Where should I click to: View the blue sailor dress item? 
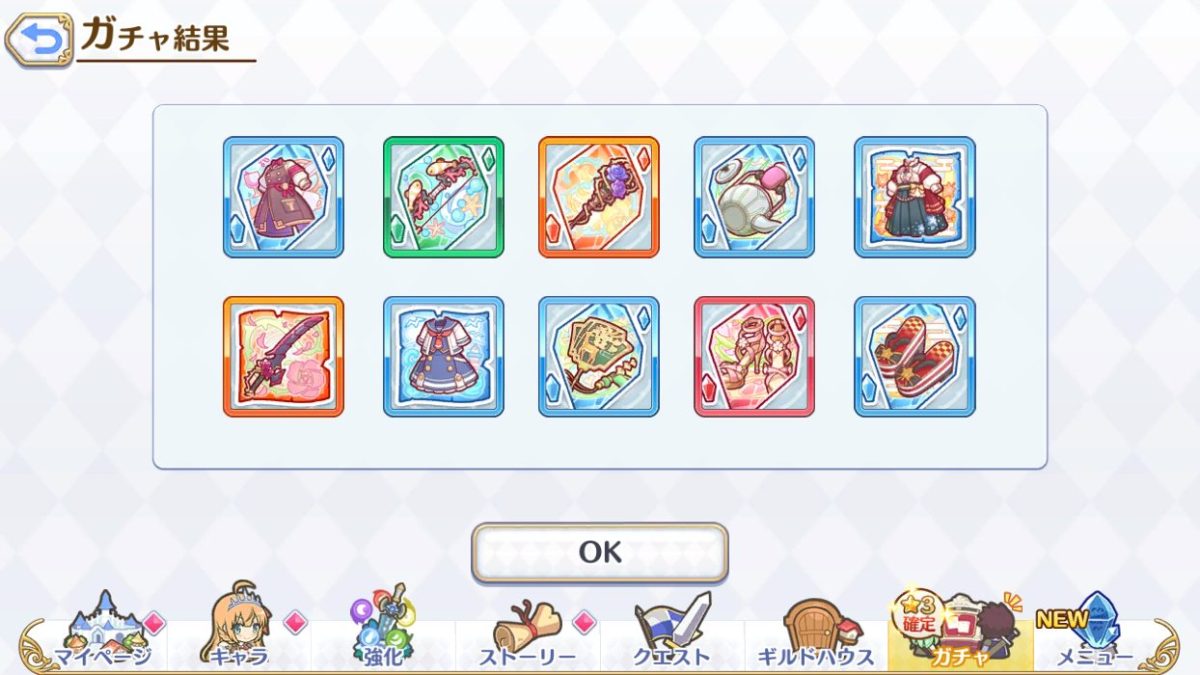click(x=443, y=356)
